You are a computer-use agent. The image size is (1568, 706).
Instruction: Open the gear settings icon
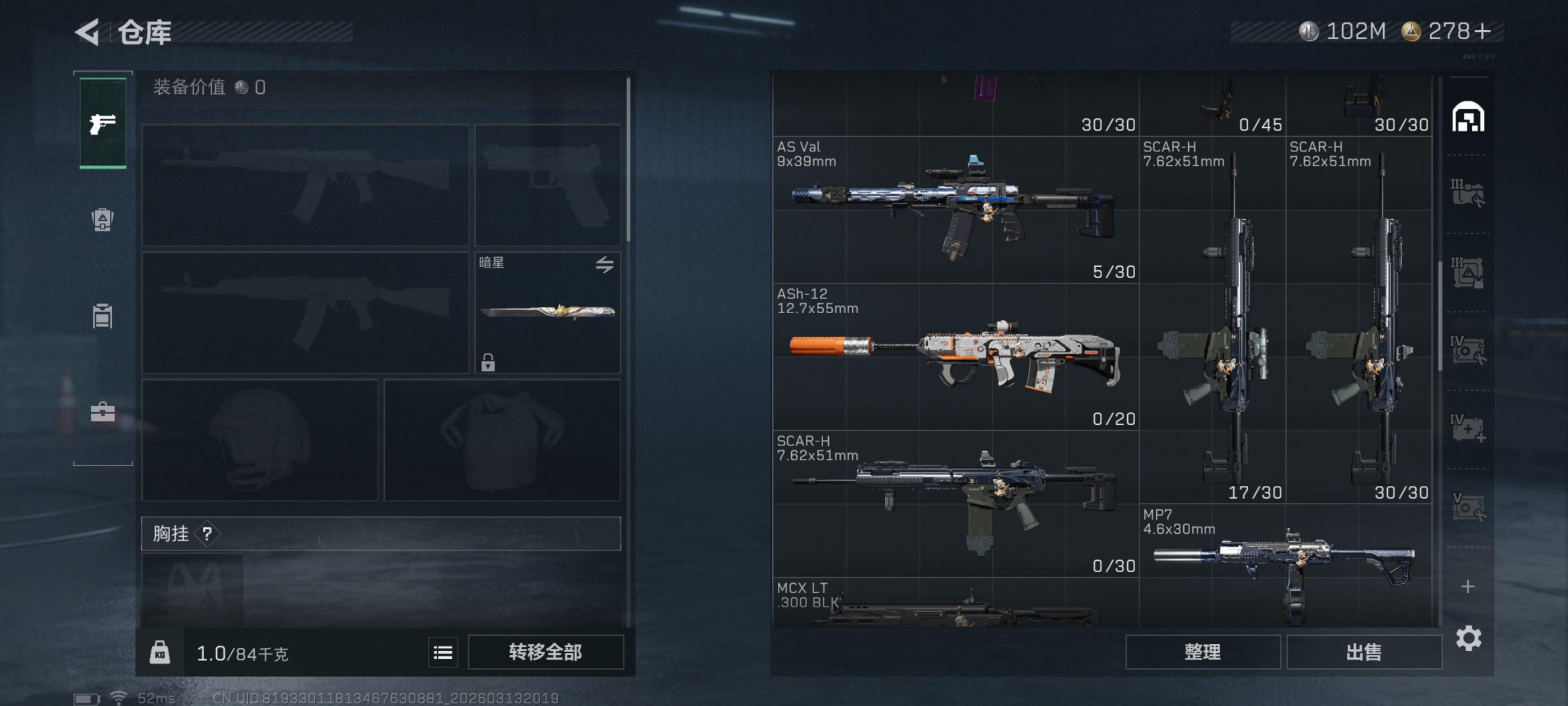coord(1468,638)
